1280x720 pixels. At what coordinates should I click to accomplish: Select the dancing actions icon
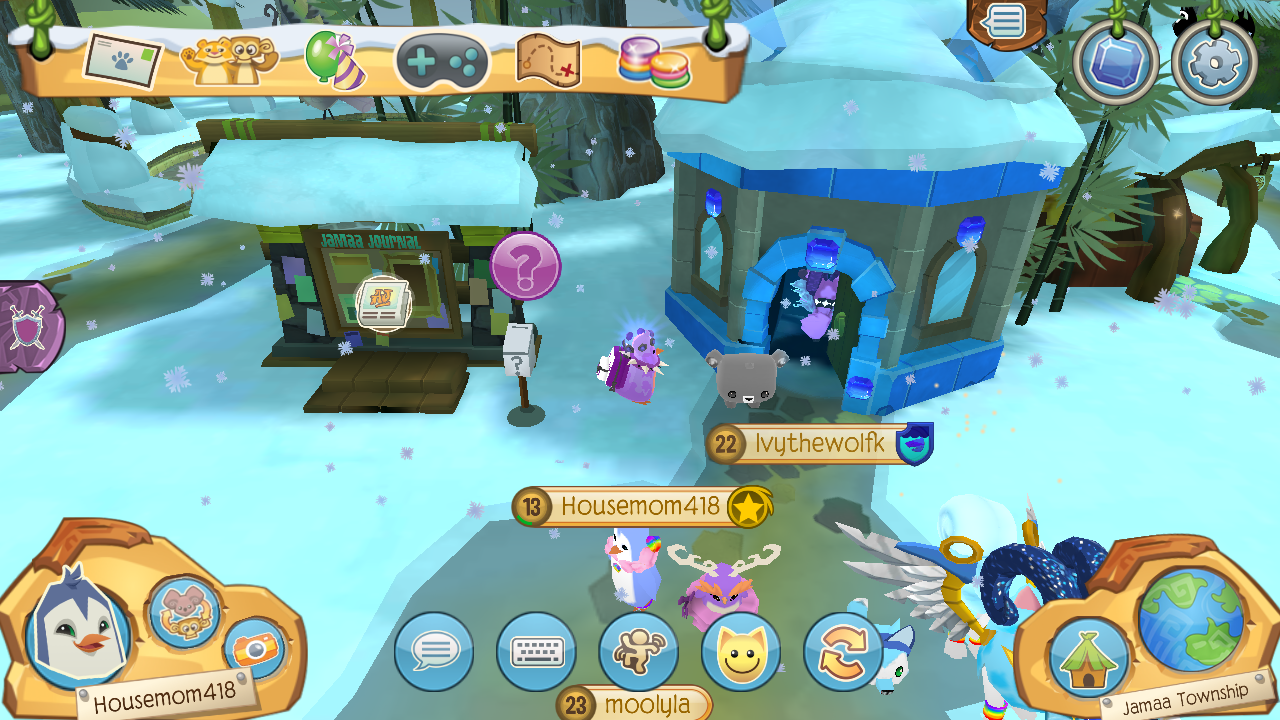tap(640, 651)
